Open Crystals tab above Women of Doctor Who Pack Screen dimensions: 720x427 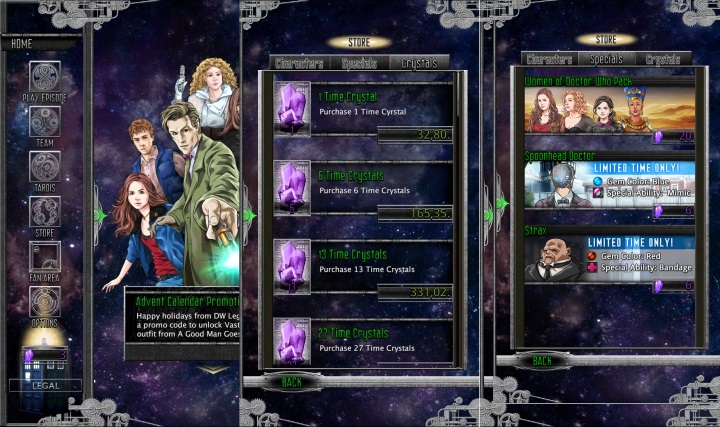click(662, 60)
